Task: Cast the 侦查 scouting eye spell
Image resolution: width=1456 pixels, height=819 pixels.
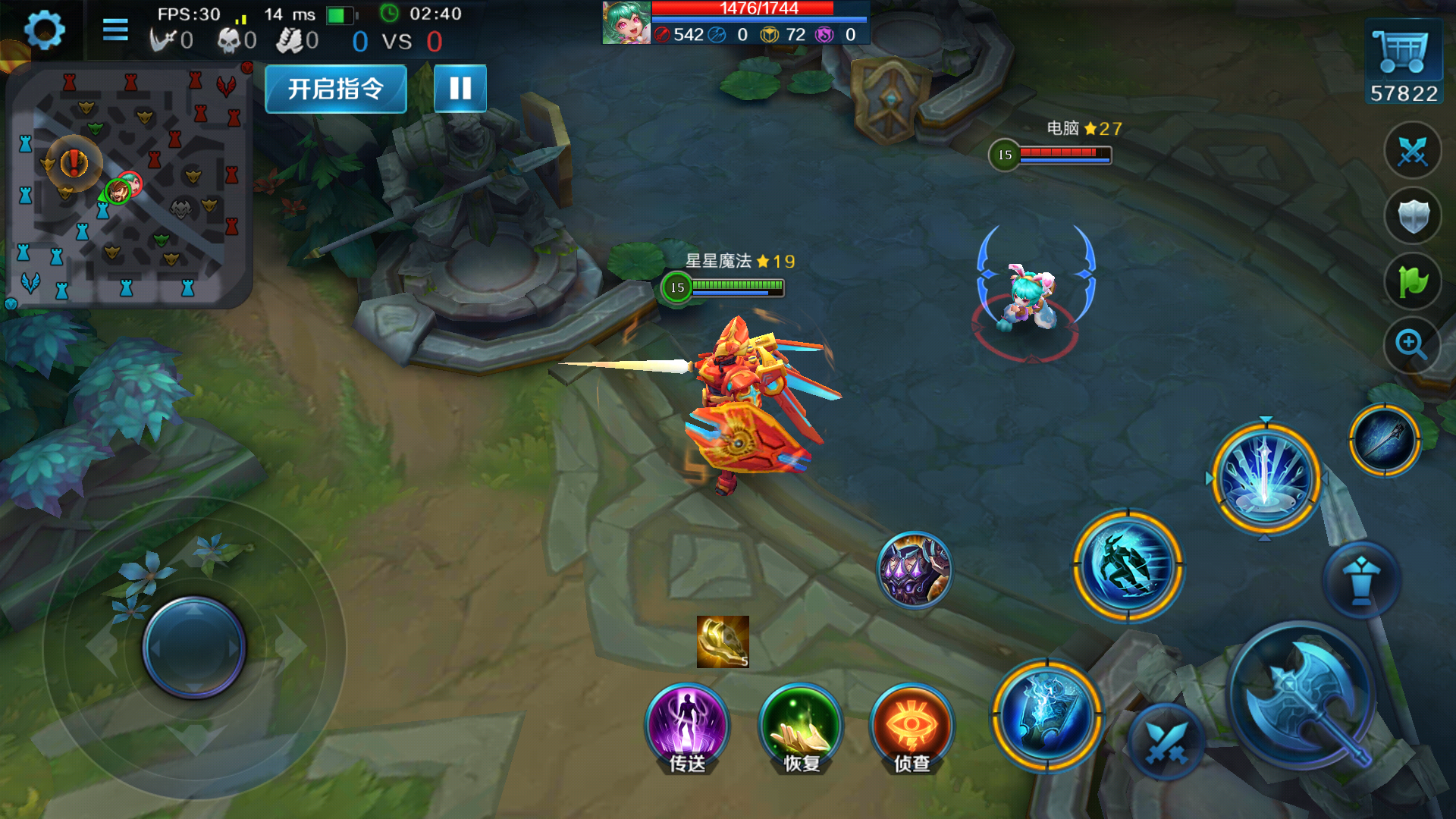Action: pyautogui.click(x=912, y=726)
